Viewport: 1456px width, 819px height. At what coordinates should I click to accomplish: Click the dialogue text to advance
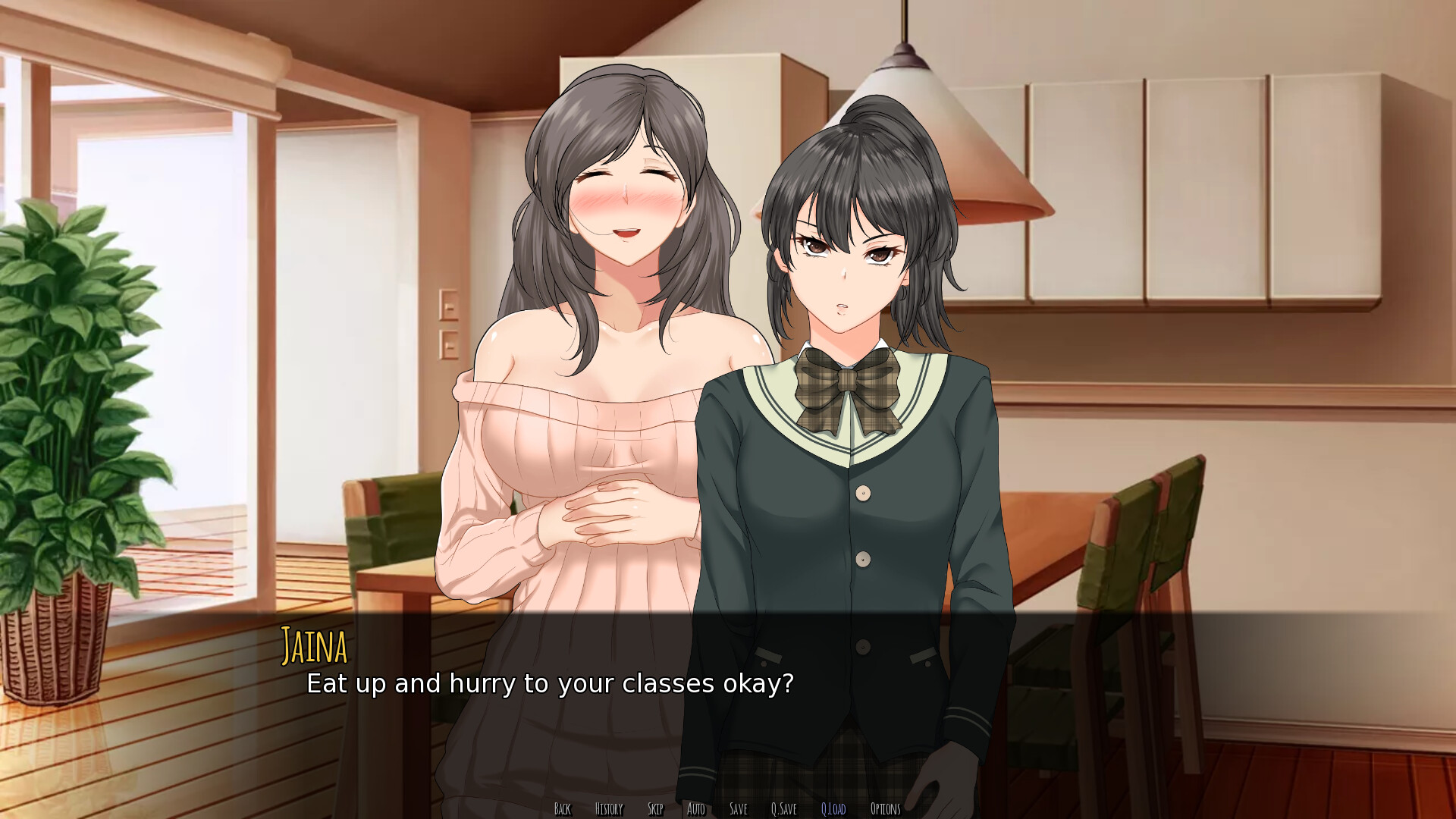click(x=548, y=684)
